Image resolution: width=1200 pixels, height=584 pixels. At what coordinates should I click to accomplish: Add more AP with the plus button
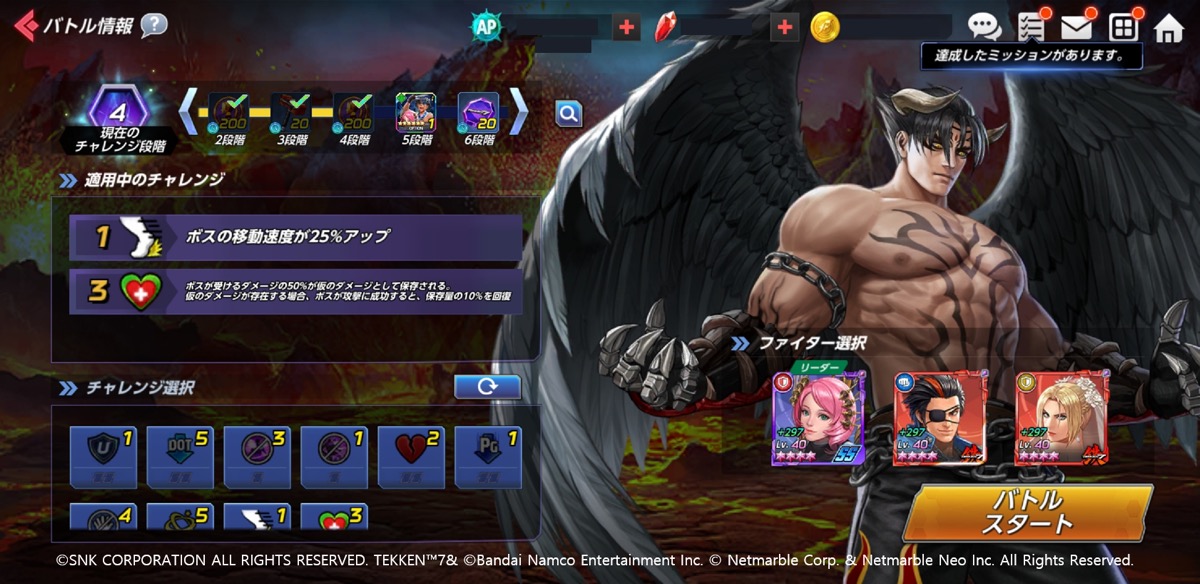click(626, 27)
